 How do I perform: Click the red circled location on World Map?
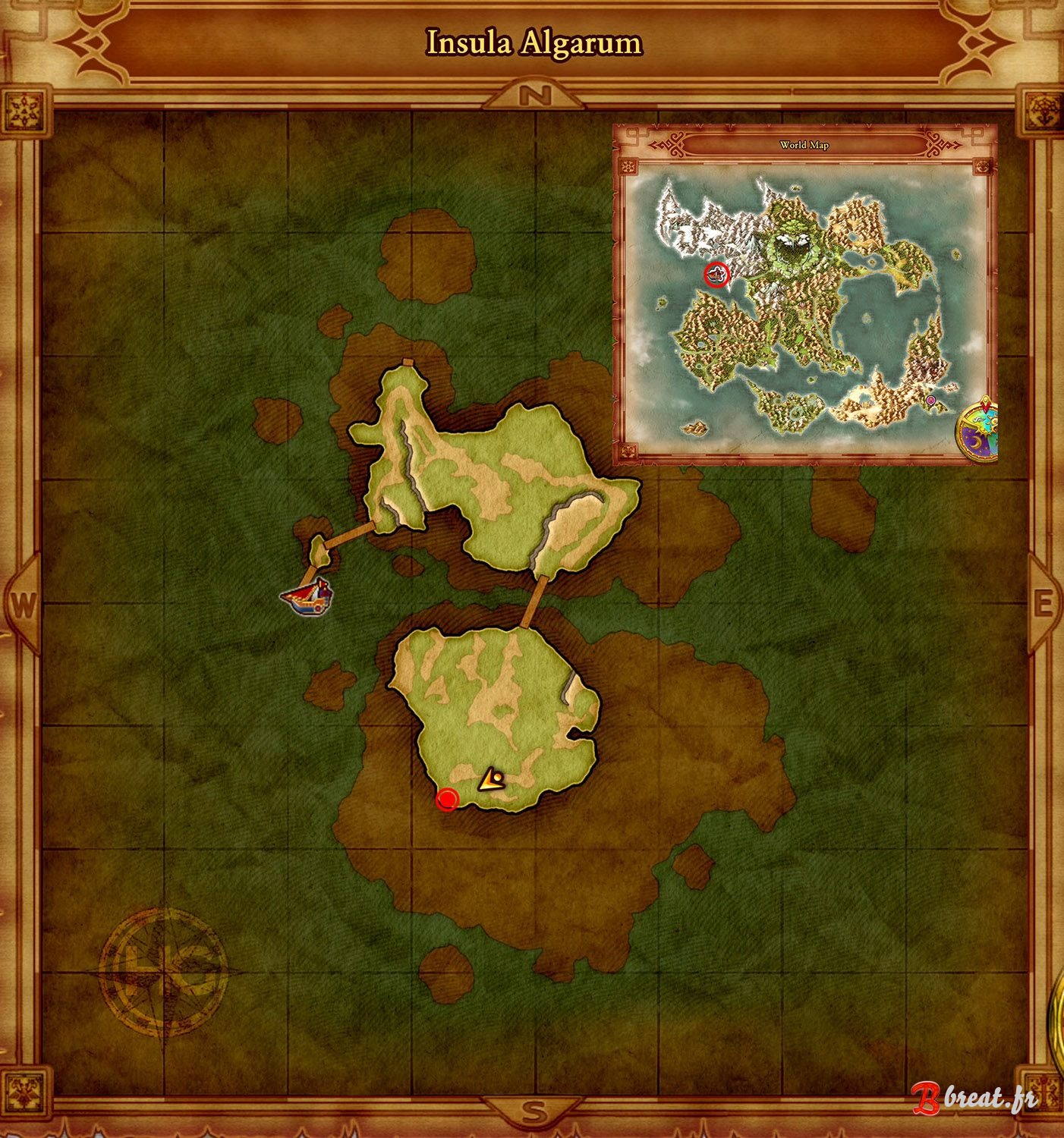pyautogui.click(x=717, y=275)
